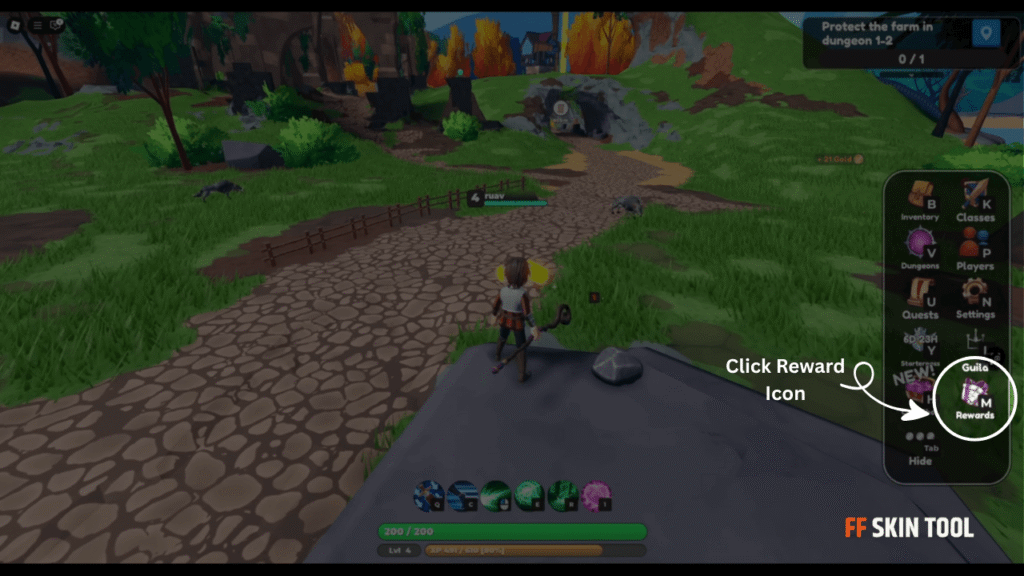Select the Protect the farm quest tracker
The width and height of the screenshot is (1024, 576).
(x=880, y=42)
